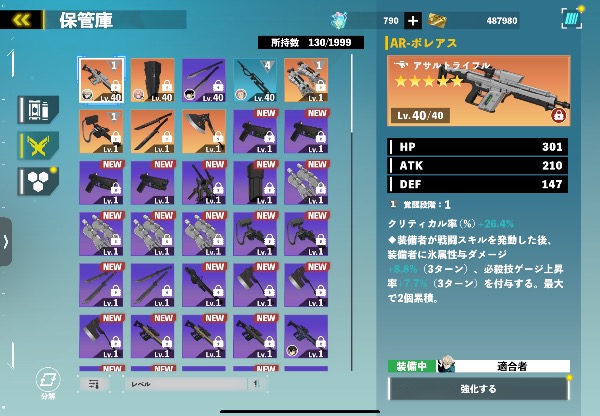
Task: Open the filter options button
Action: 93,383
